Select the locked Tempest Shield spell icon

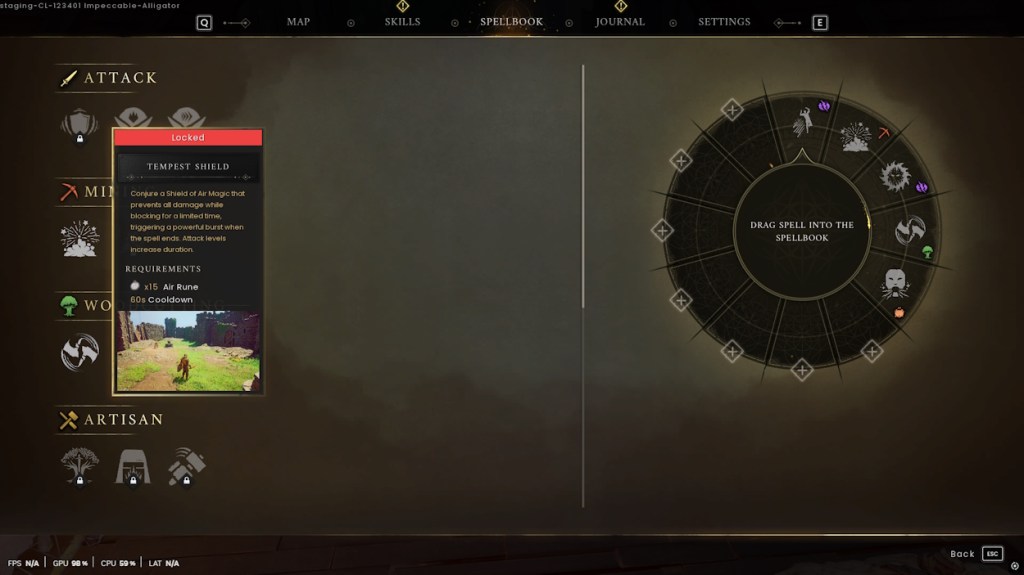[79, 124]
